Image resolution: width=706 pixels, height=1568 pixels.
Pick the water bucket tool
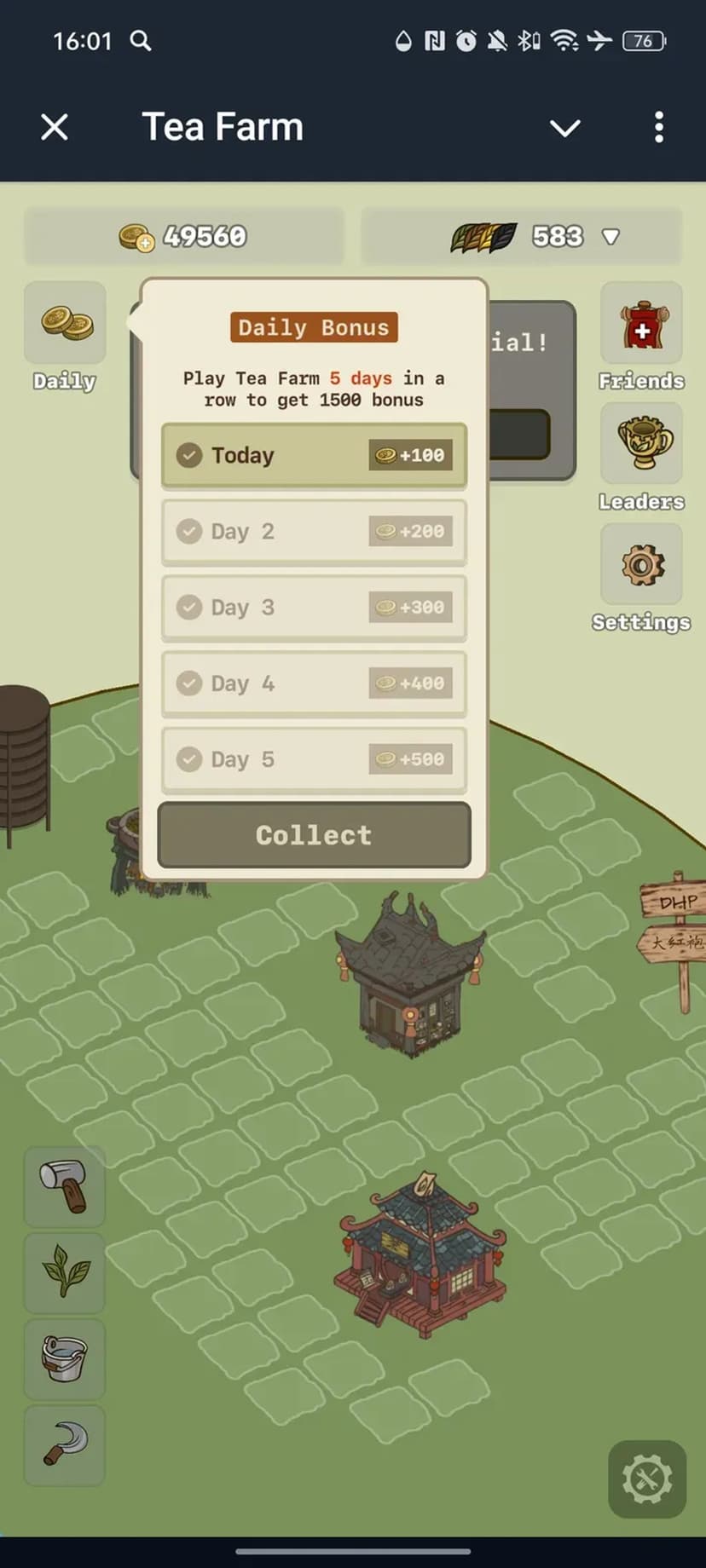pyautogui.click(x=65, y=1358)
